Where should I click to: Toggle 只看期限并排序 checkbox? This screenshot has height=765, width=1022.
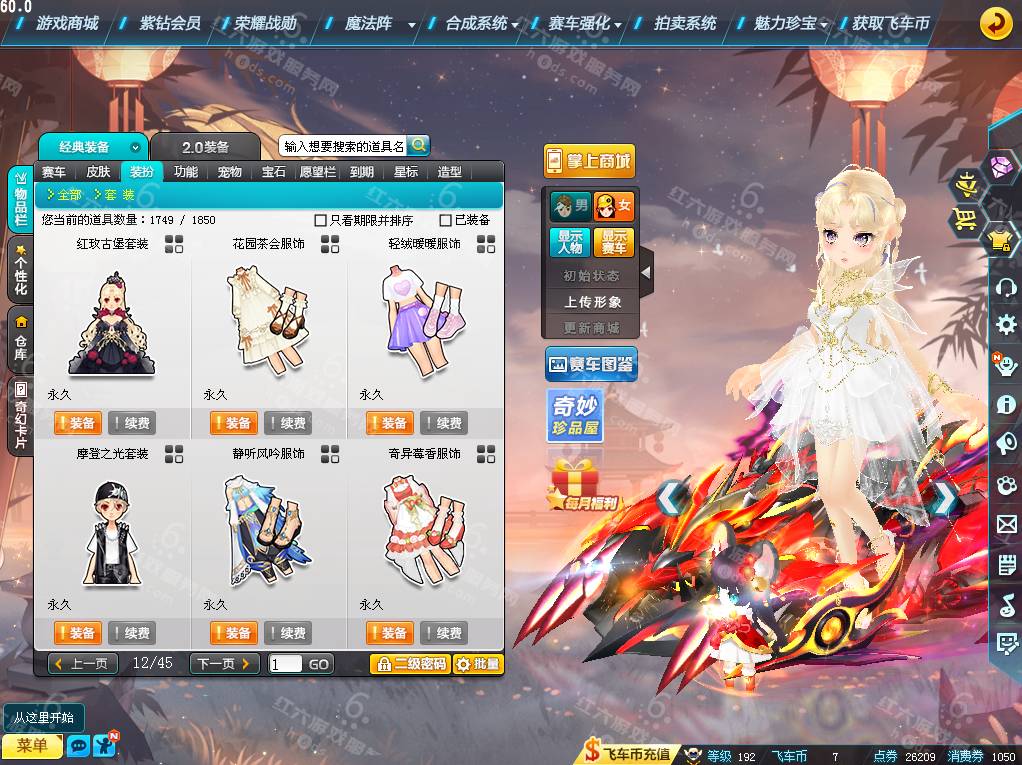(321, 220)
